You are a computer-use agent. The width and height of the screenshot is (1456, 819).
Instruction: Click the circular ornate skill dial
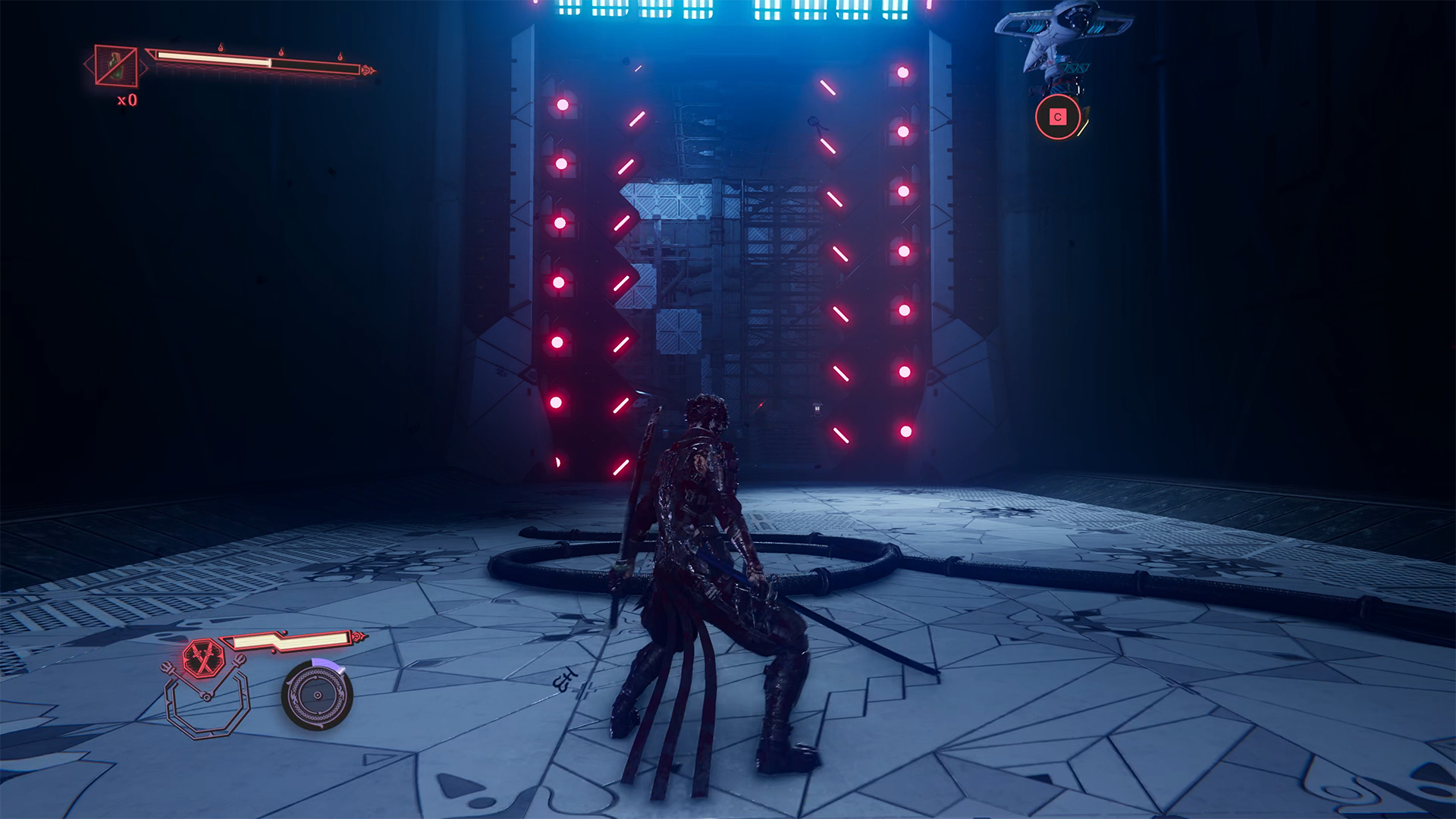[x=317, y=695]
